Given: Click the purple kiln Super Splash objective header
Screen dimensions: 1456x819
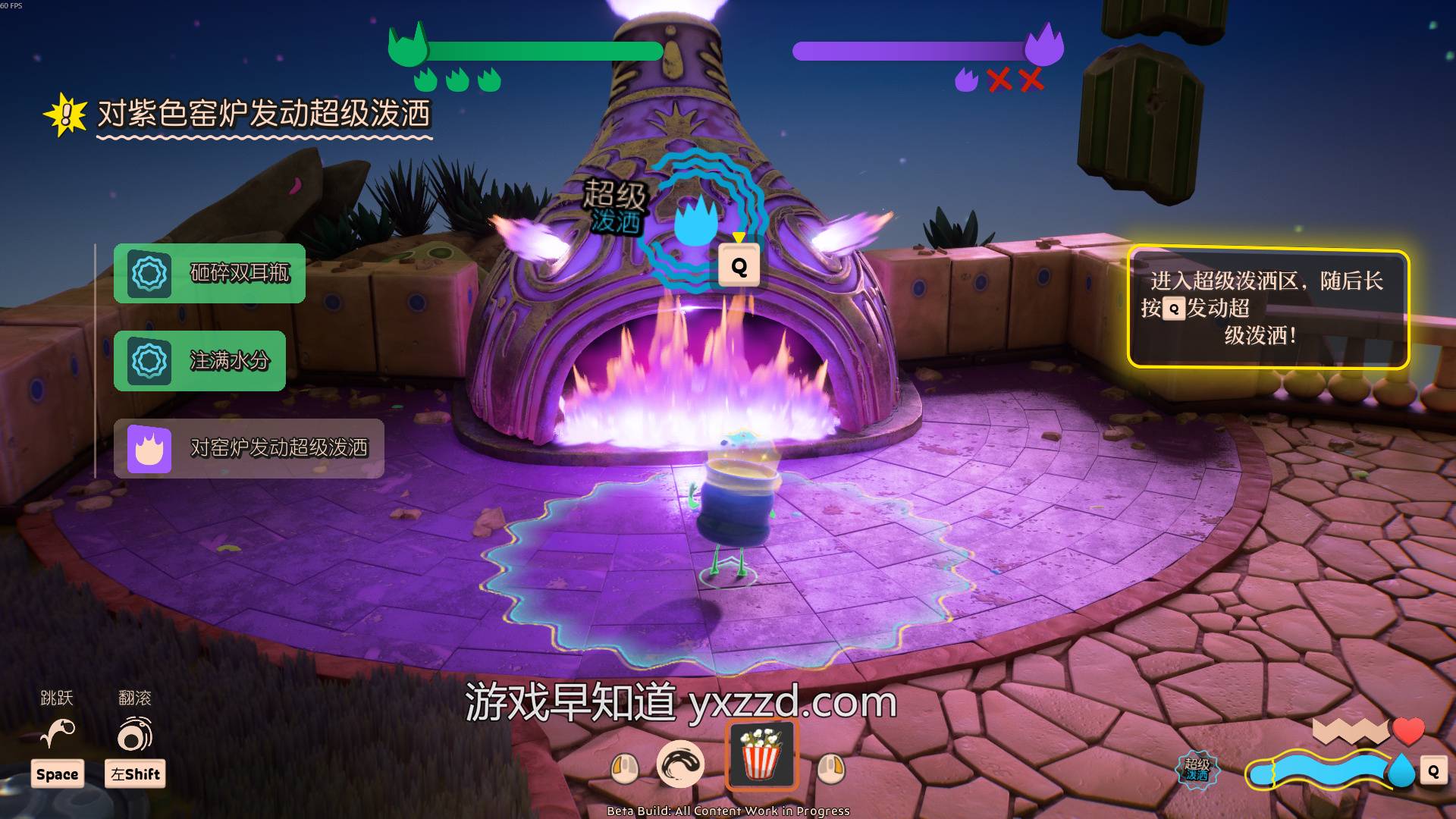Looking at the screenshot, I should 262,115.
